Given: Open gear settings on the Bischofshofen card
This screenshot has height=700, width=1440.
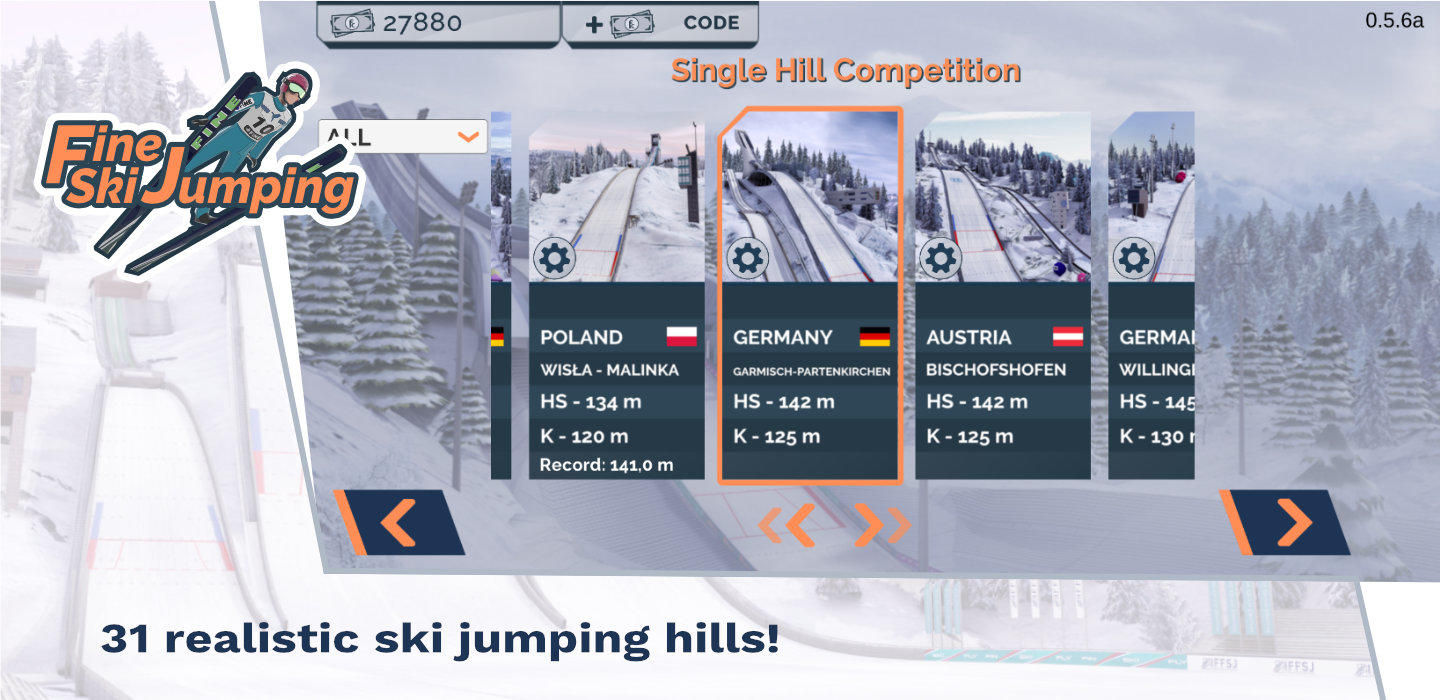Looking at the screenshot, I should (x=940, y=259).
